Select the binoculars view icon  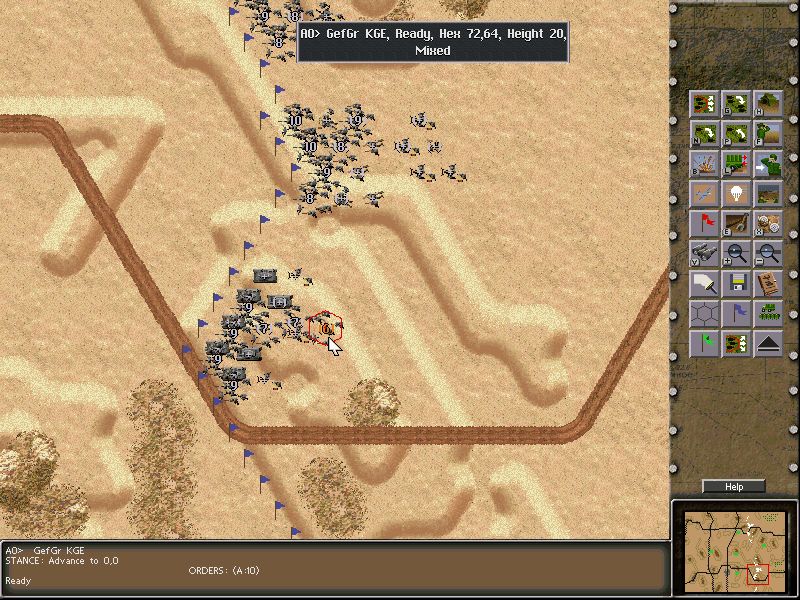(704, 253)
